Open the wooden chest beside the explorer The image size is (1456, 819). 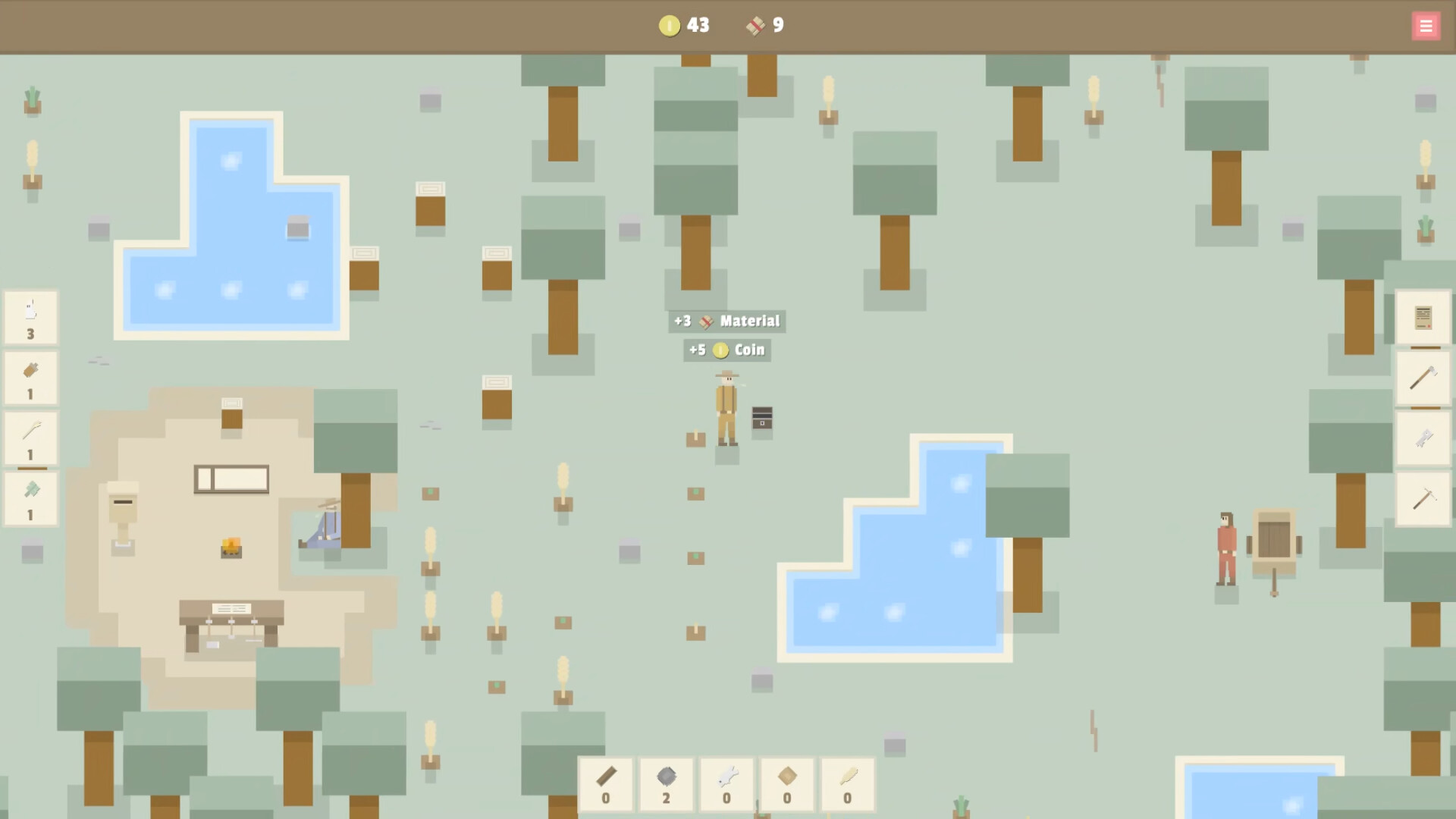(761, 418)
